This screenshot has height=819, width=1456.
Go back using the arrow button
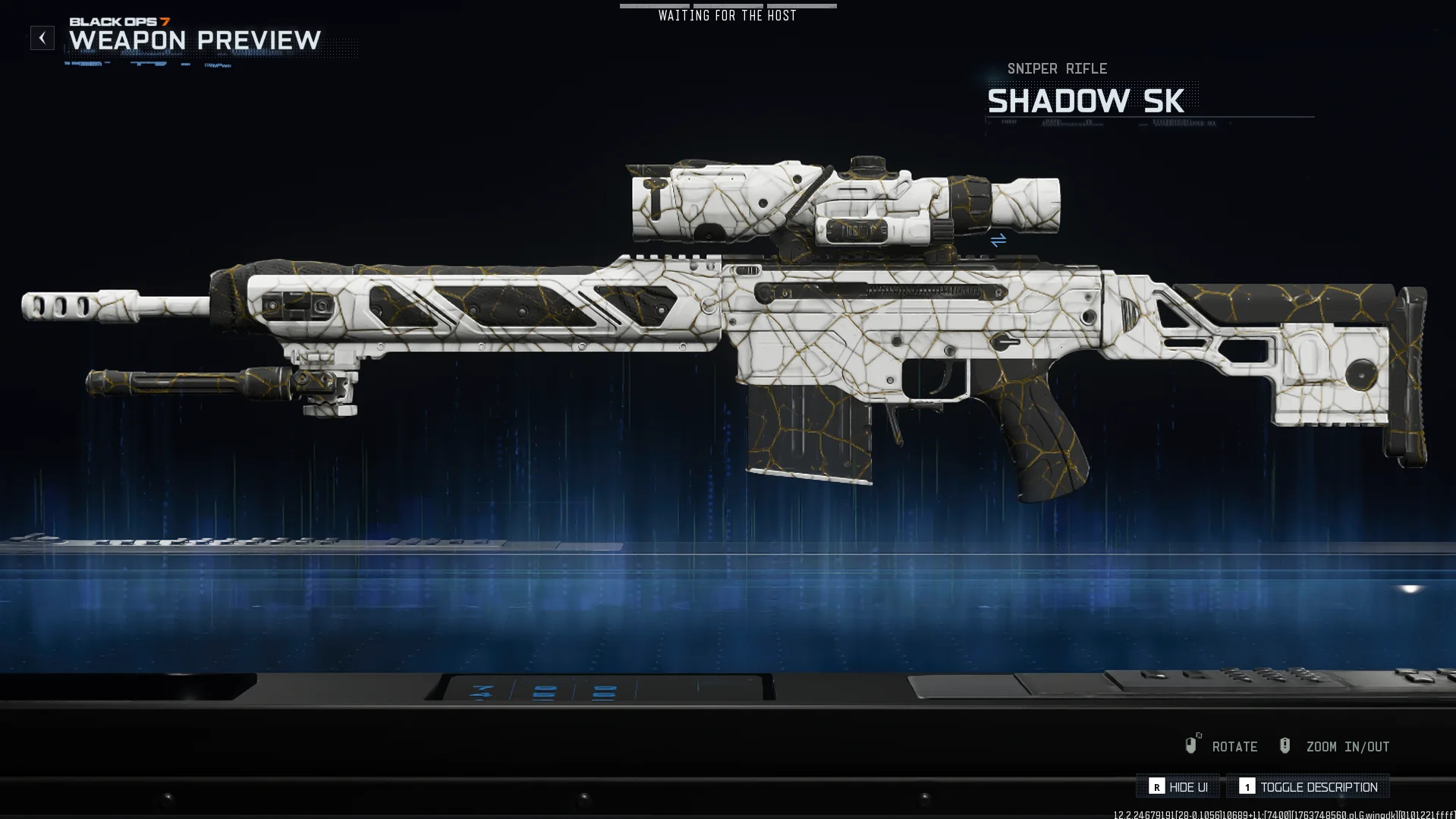coord(42,38)
